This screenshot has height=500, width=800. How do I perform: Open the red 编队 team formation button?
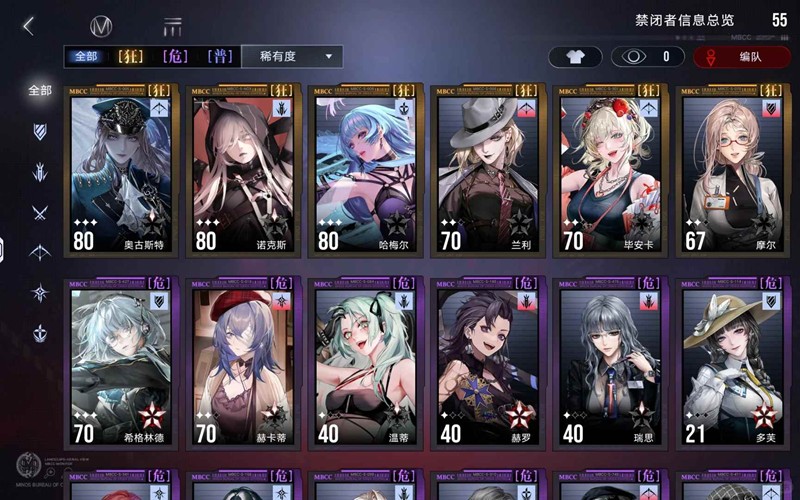click(x=741, y=57)
